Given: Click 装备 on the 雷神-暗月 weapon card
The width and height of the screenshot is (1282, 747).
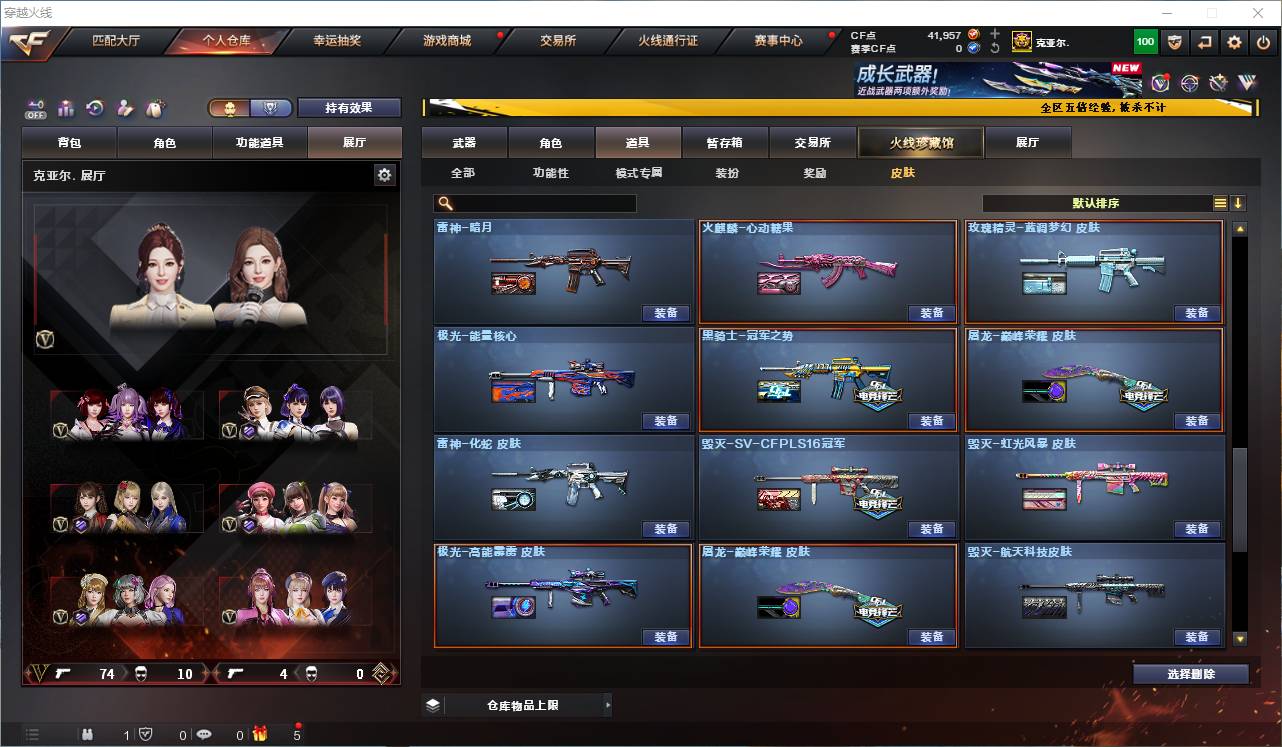Looking at the screenshot, I should (x=666, y=313).
